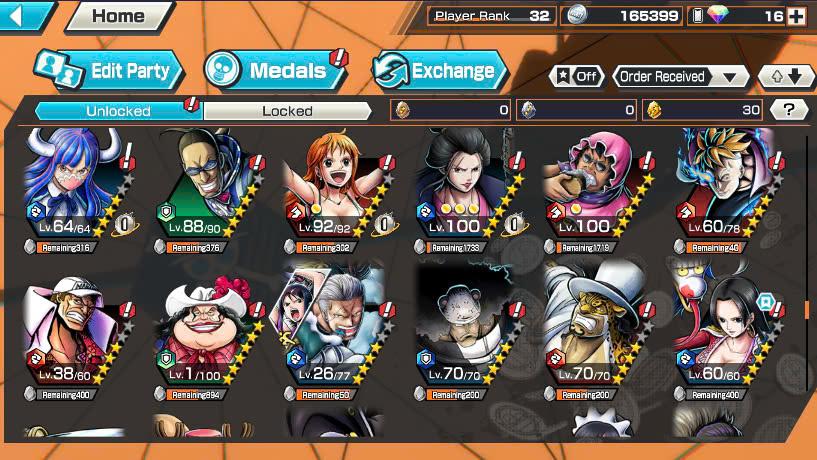
Task: Open the Medals menu
Action: pos(274,70)
